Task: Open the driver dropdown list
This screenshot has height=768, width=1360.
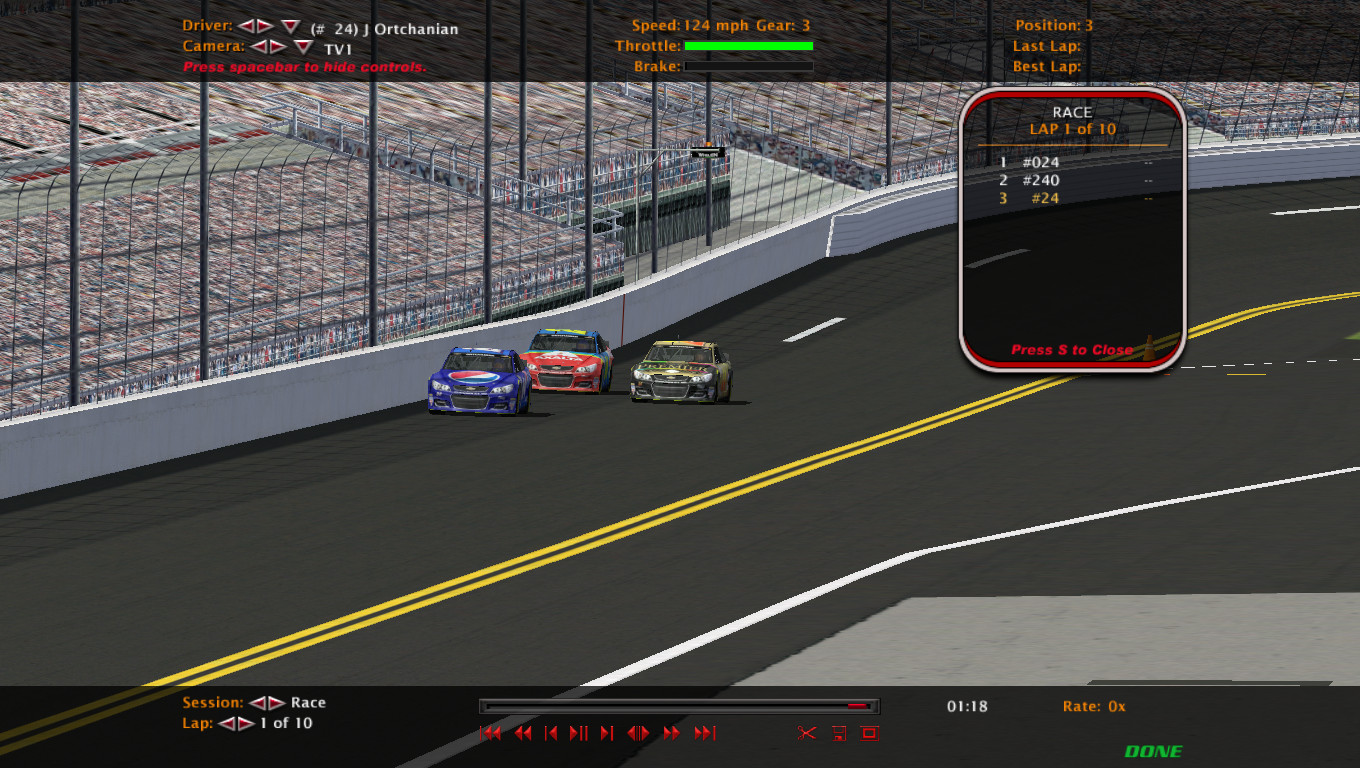Action: [290, 26]
